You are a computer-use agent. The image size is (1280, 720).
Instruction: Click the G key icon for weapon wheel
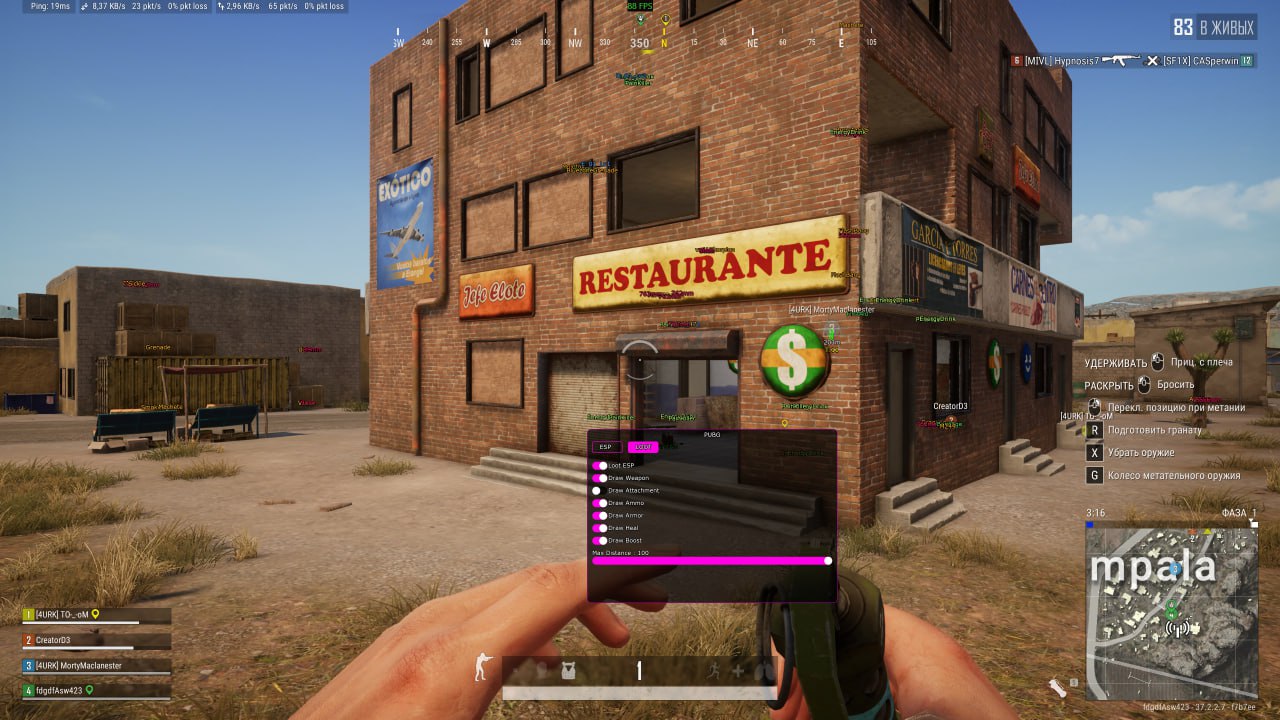(x=1094, y=475)
